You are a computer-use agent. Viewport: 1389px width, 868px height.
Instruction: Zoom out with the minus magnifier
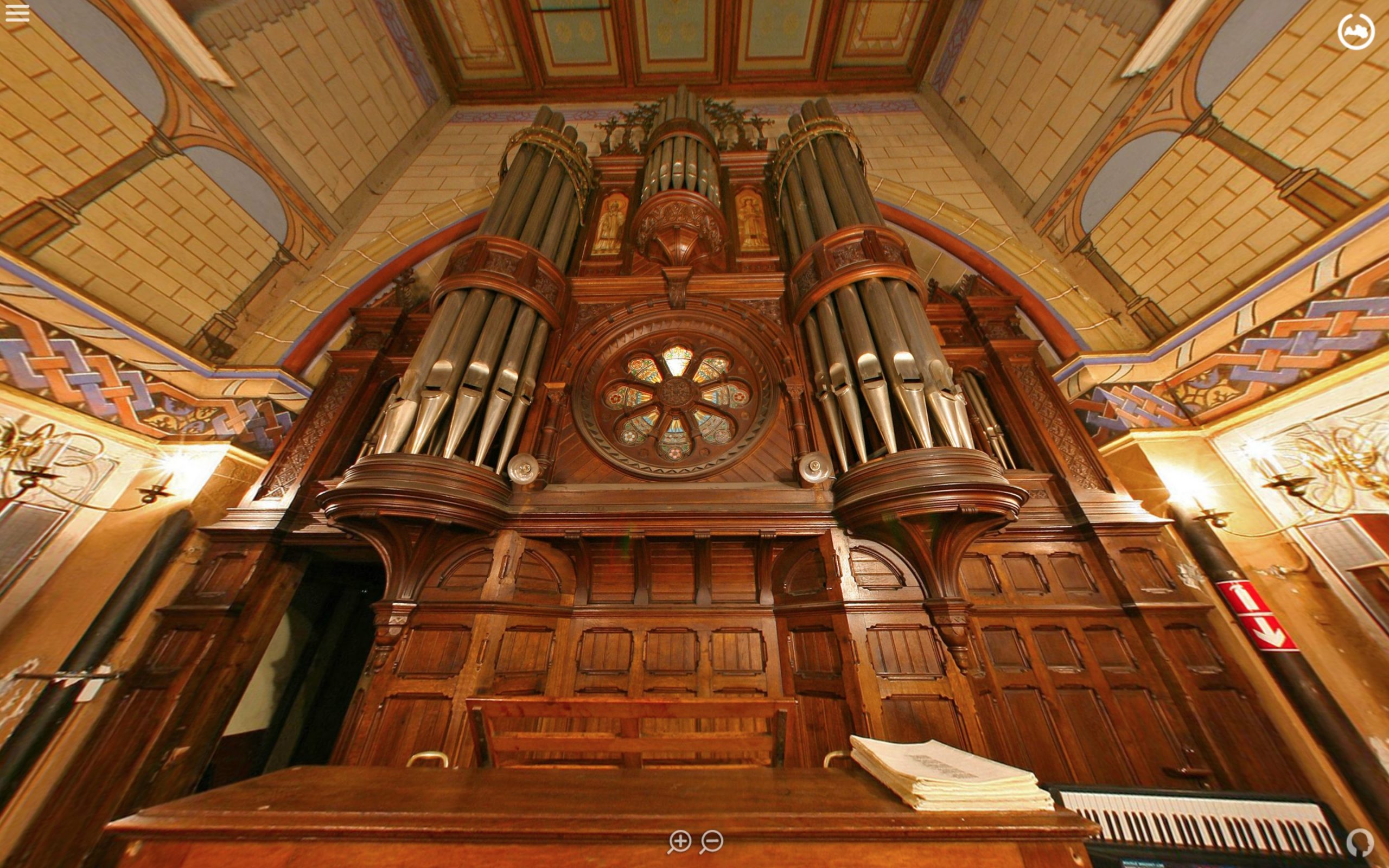click(x=712, y=841)
